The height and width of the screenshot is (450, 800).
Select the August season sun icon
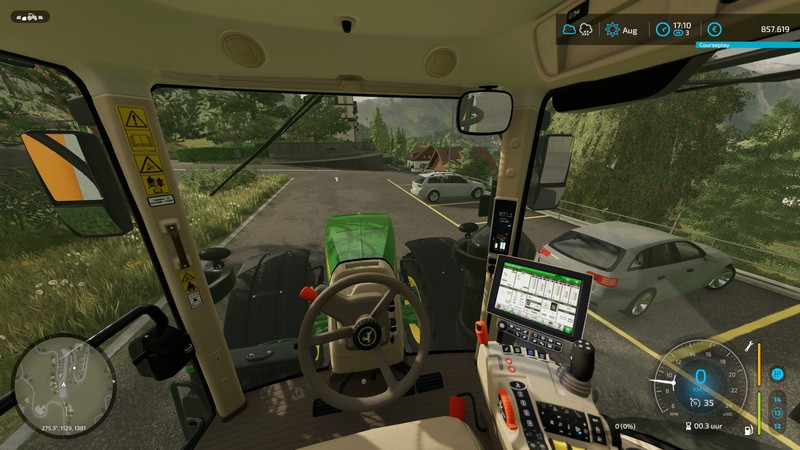(611, 30)
